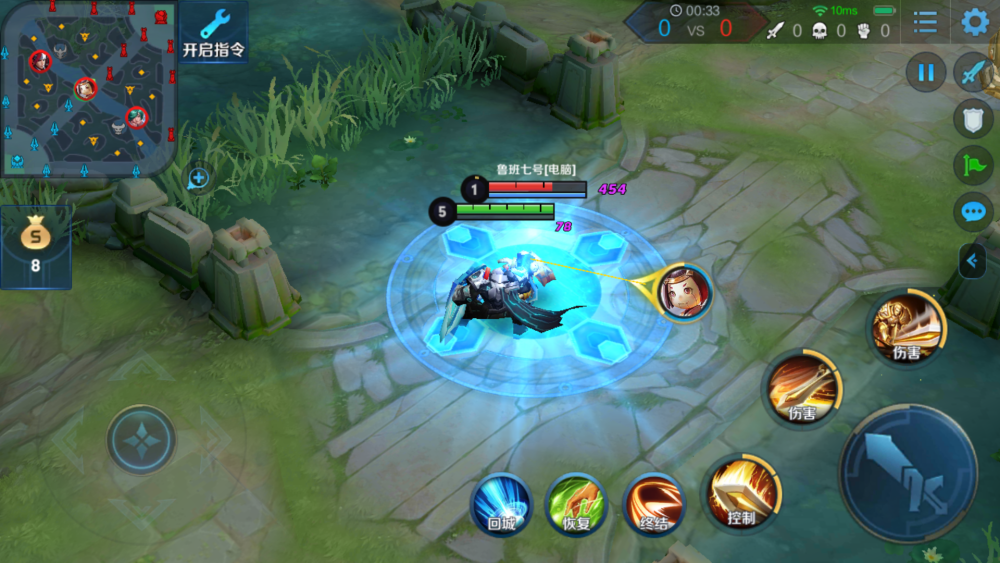Activate the 回城 recall ability
Screen dimensions: 1000x563
(501, 503)
